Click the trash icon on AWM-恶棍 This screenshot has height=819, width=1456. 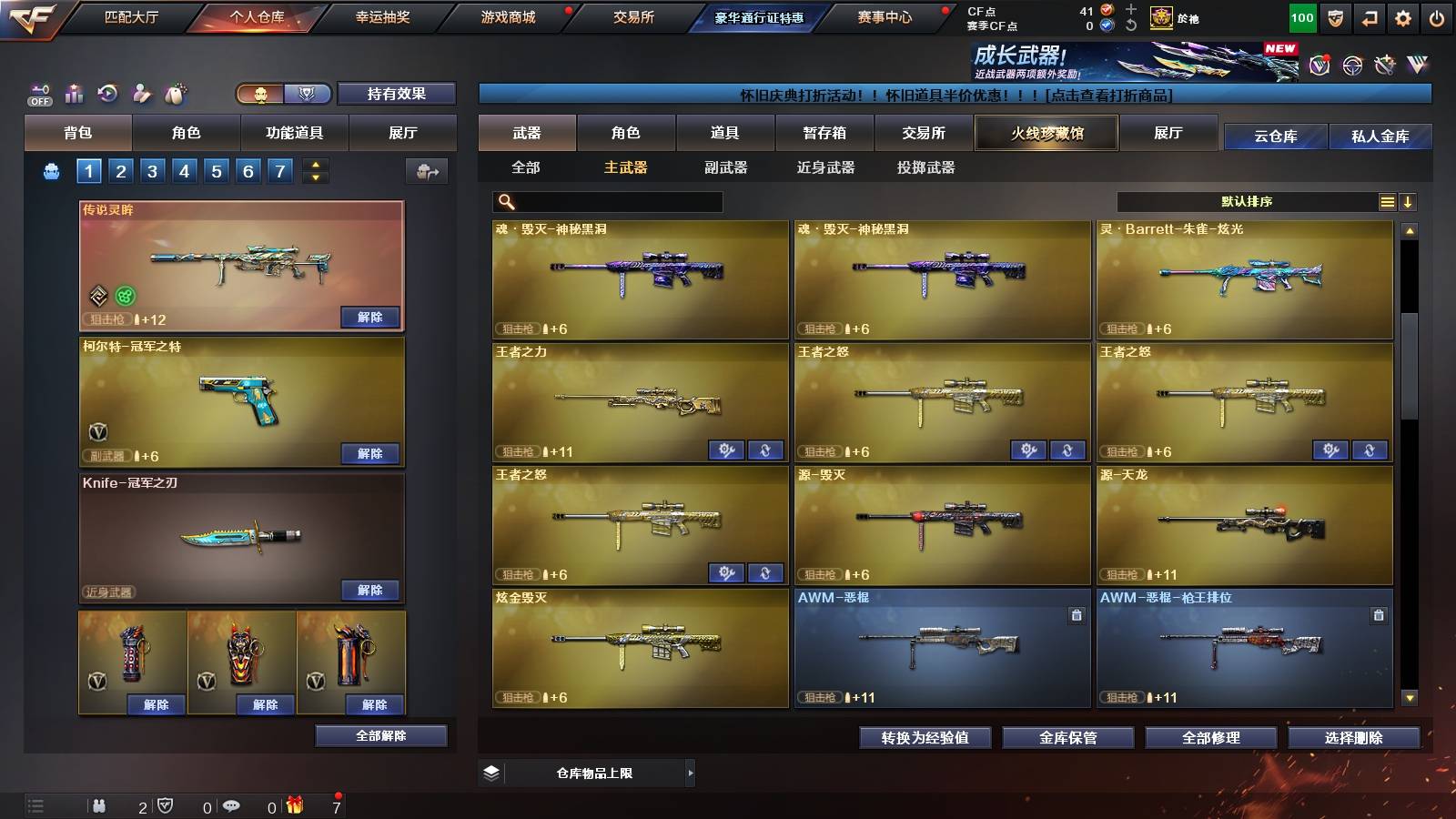[x=1076, y=615]
